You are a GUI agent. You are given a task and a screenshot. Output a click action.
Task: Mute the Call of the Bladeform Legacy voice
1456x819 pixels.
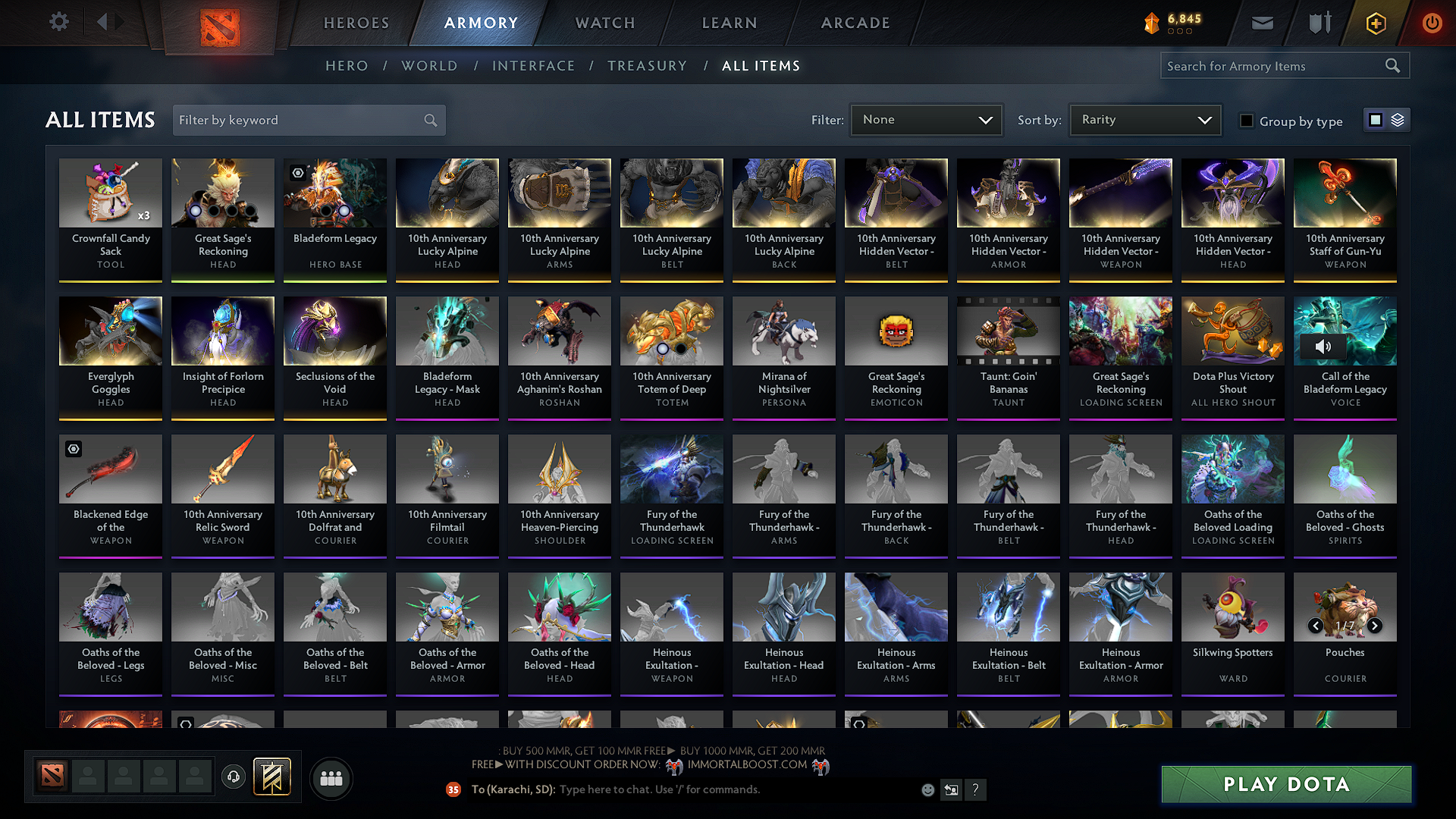click(x=1324, y=346)
